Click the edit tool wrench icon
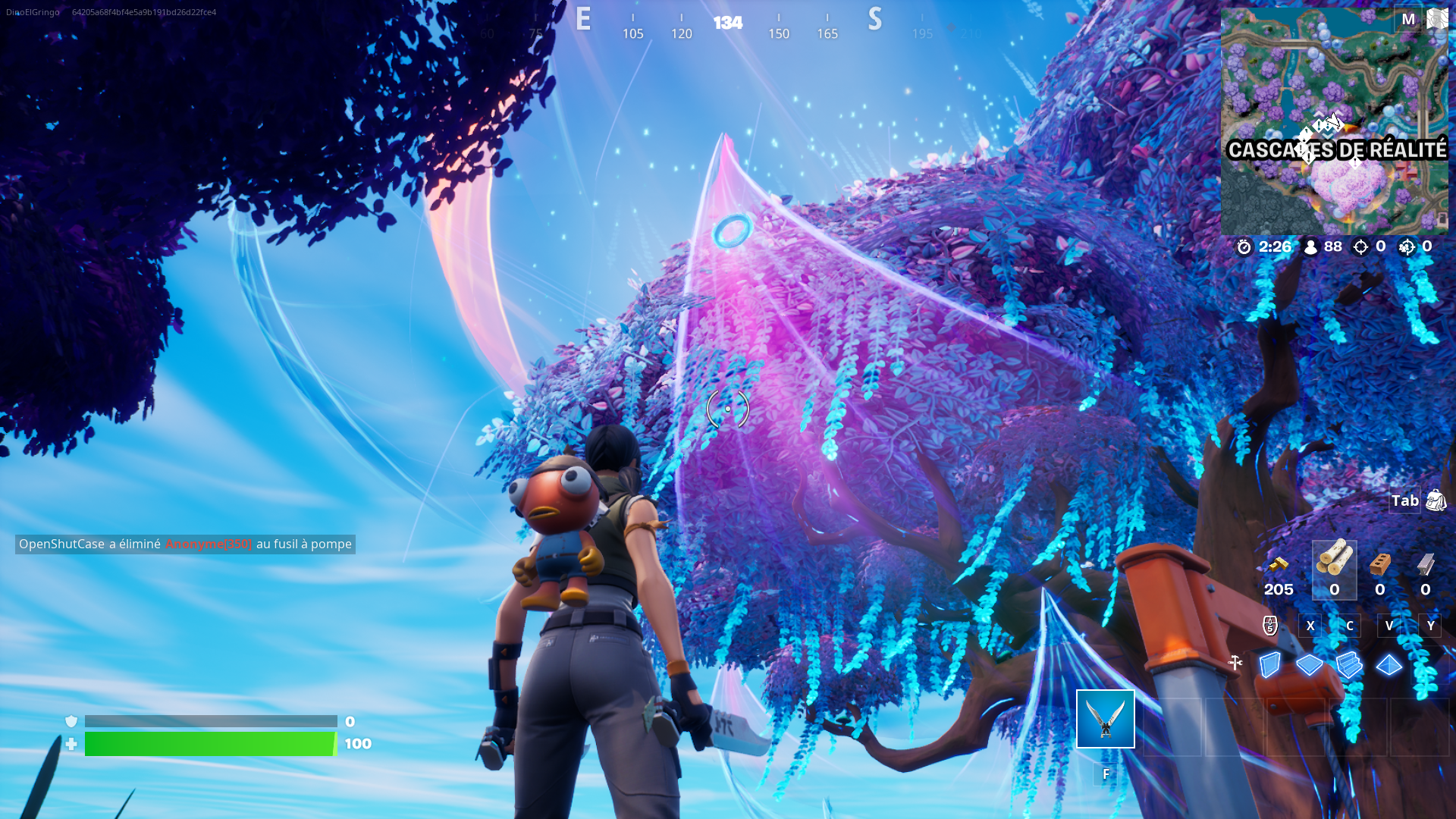 coord(1235,661)
